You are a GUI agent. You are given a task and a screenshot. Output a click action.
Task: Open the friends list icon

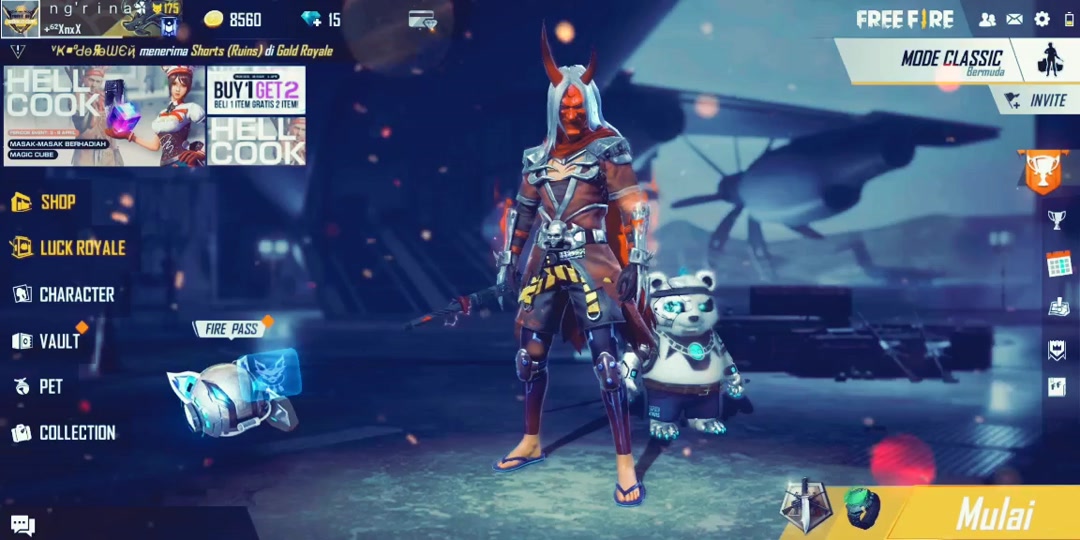(x=987, y=19)
